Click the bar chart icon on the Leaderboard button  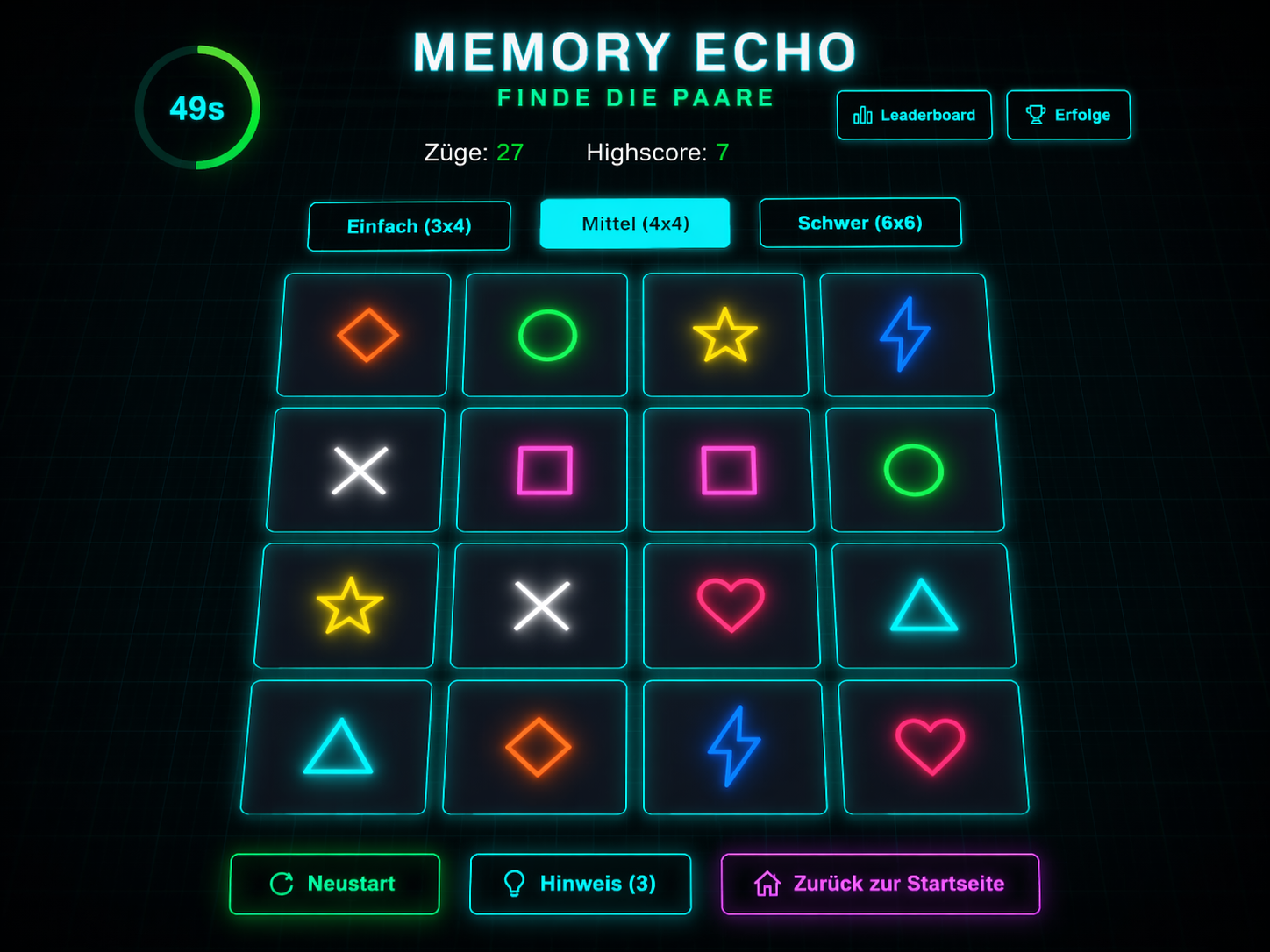tap(863, 114)
